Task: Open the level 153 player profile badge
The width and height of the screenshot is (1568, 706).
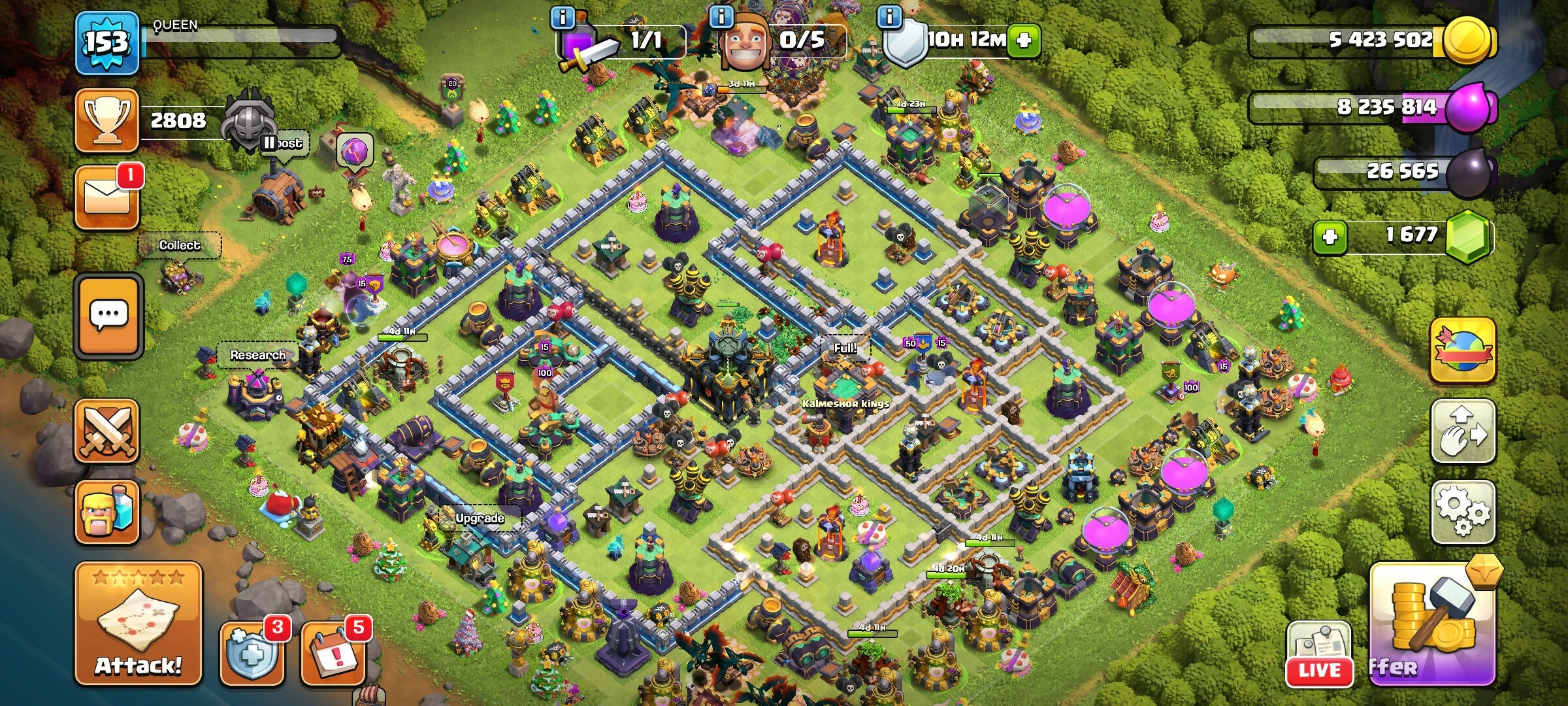Action: coord(107,43)
